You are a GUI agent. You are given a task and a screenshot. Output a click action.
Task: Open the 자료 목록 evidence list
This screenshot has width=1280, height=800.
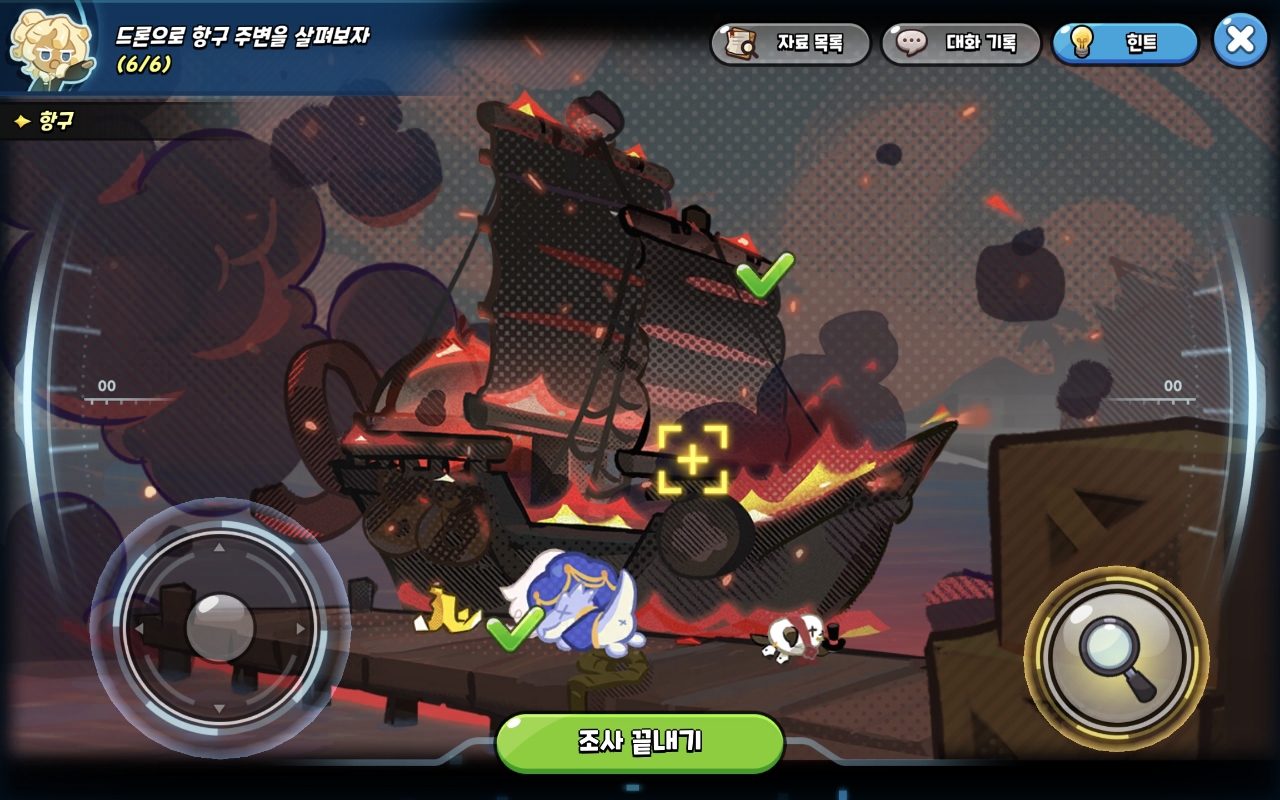click(x=790, y=43)
